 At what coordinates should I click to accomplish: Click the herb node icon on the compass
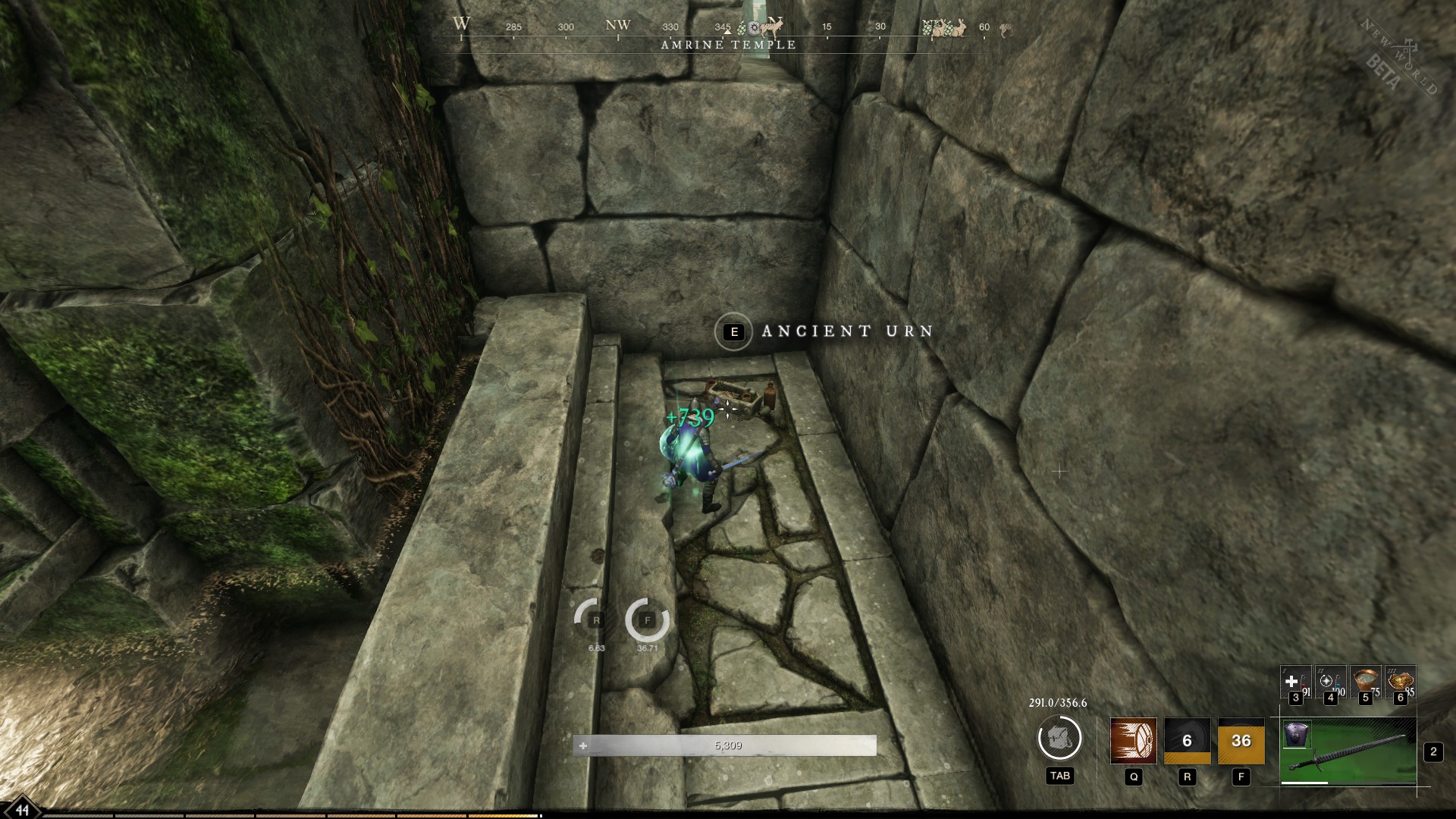[x=742, y=28]
